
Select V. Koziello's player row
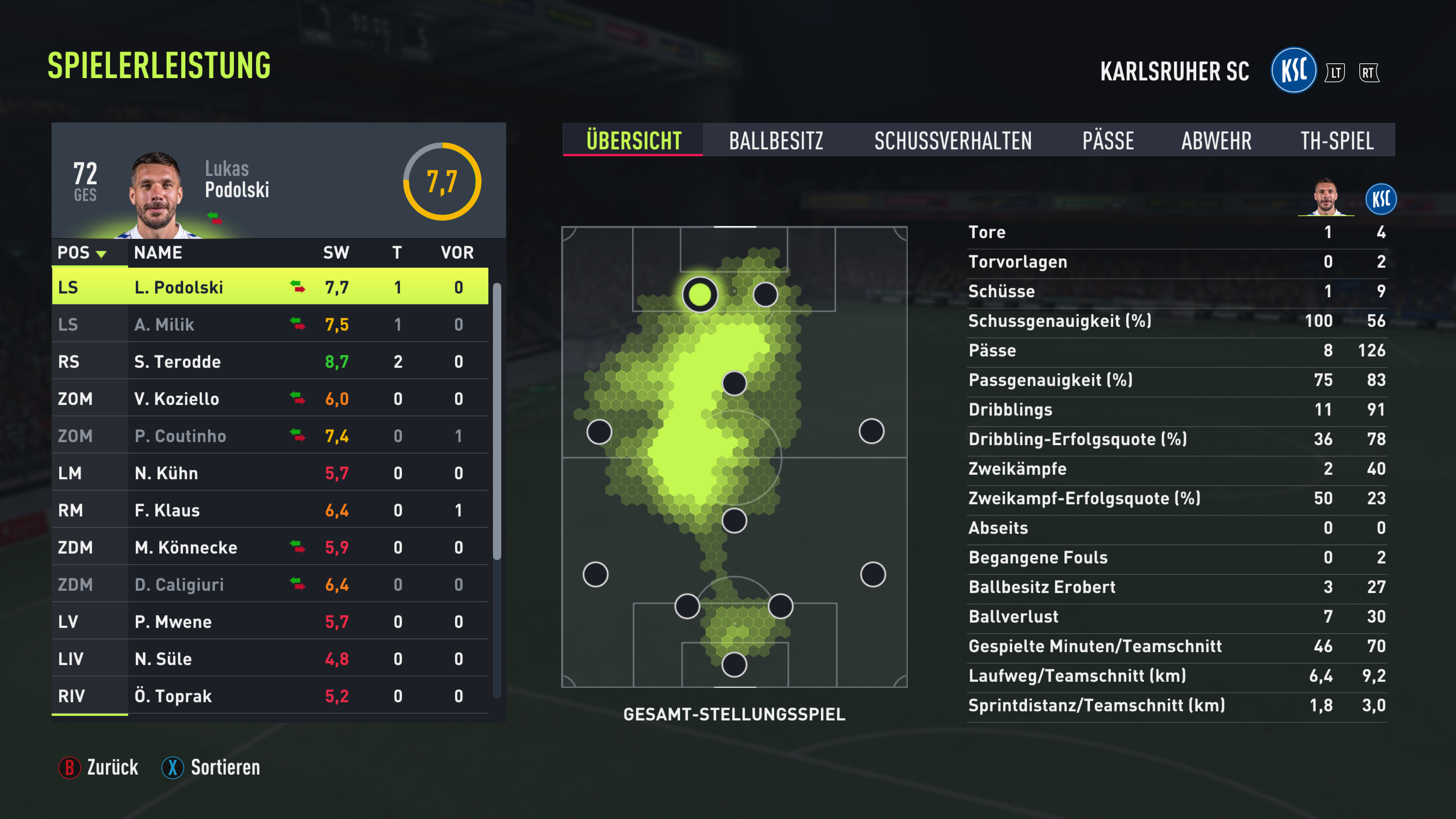click(x=270, y=399)
